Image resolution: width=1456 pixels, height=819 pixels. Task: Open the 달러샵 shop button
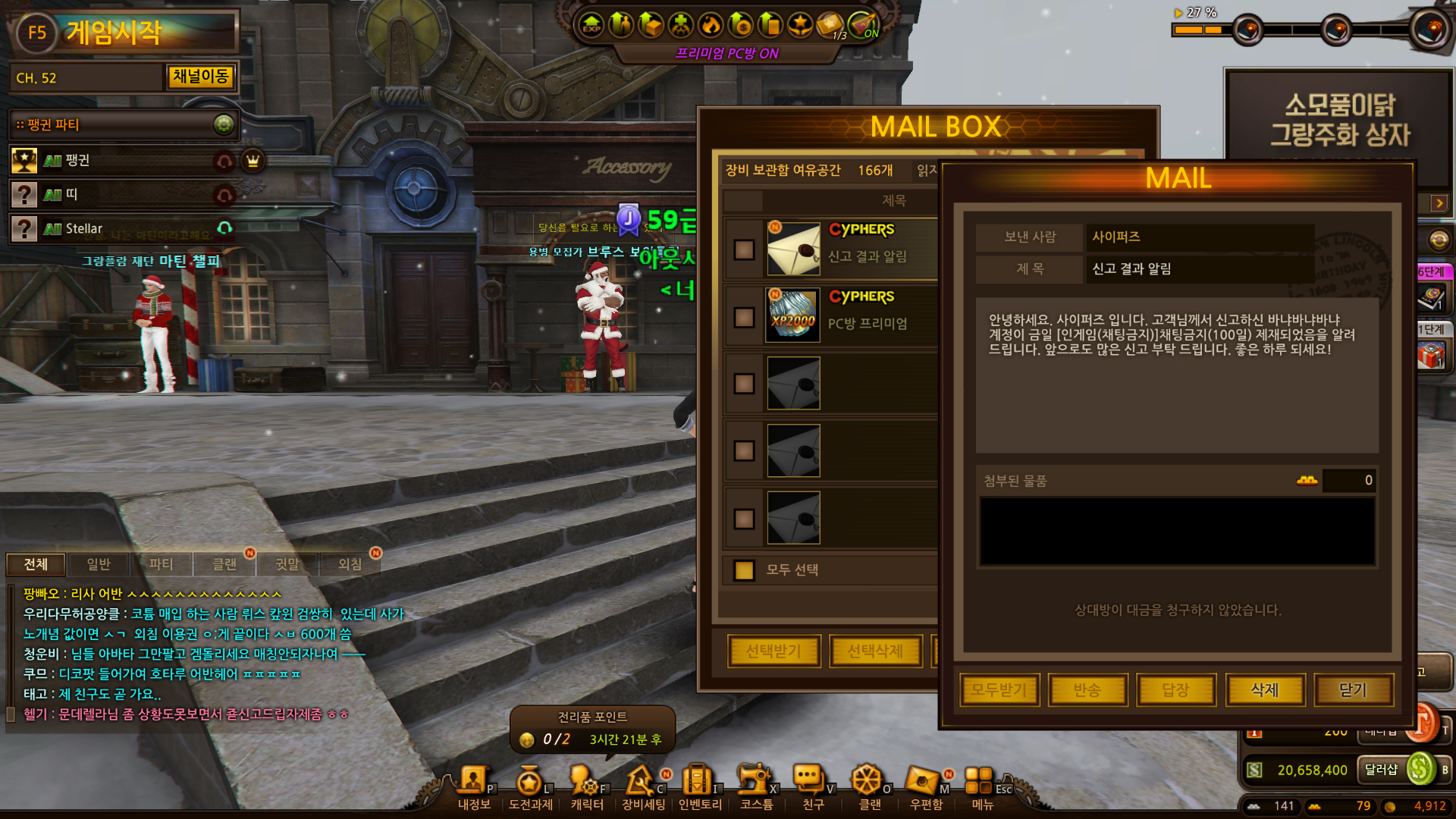point(1381,770)
